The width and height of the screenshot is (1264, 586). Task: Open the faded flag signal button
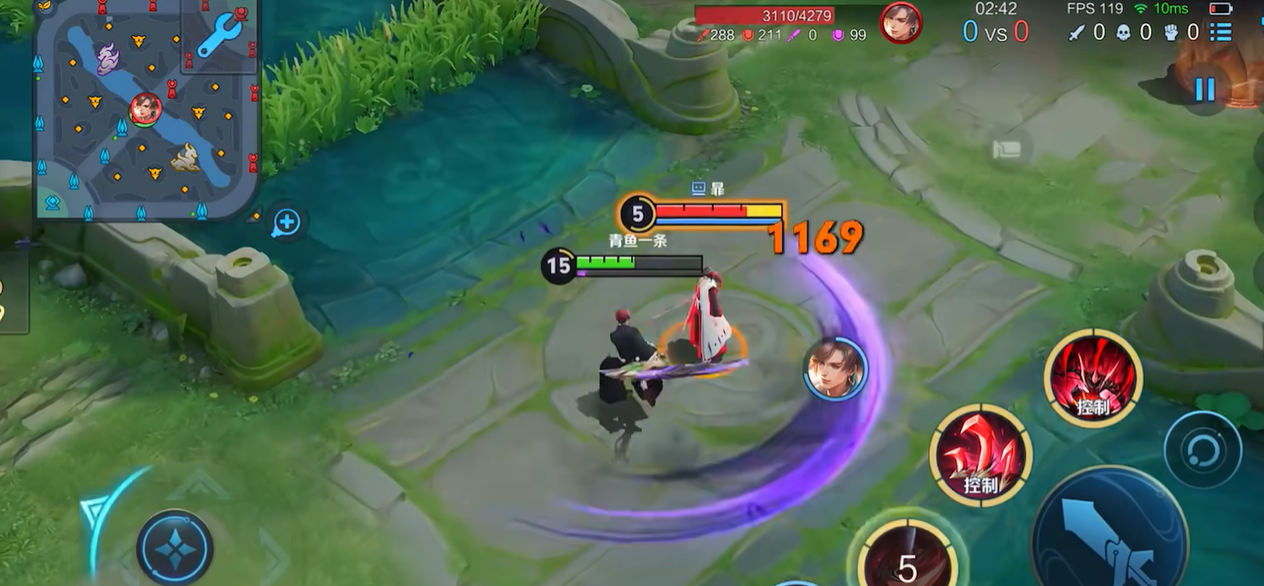pyautogui.click(x=1006, y=150)
